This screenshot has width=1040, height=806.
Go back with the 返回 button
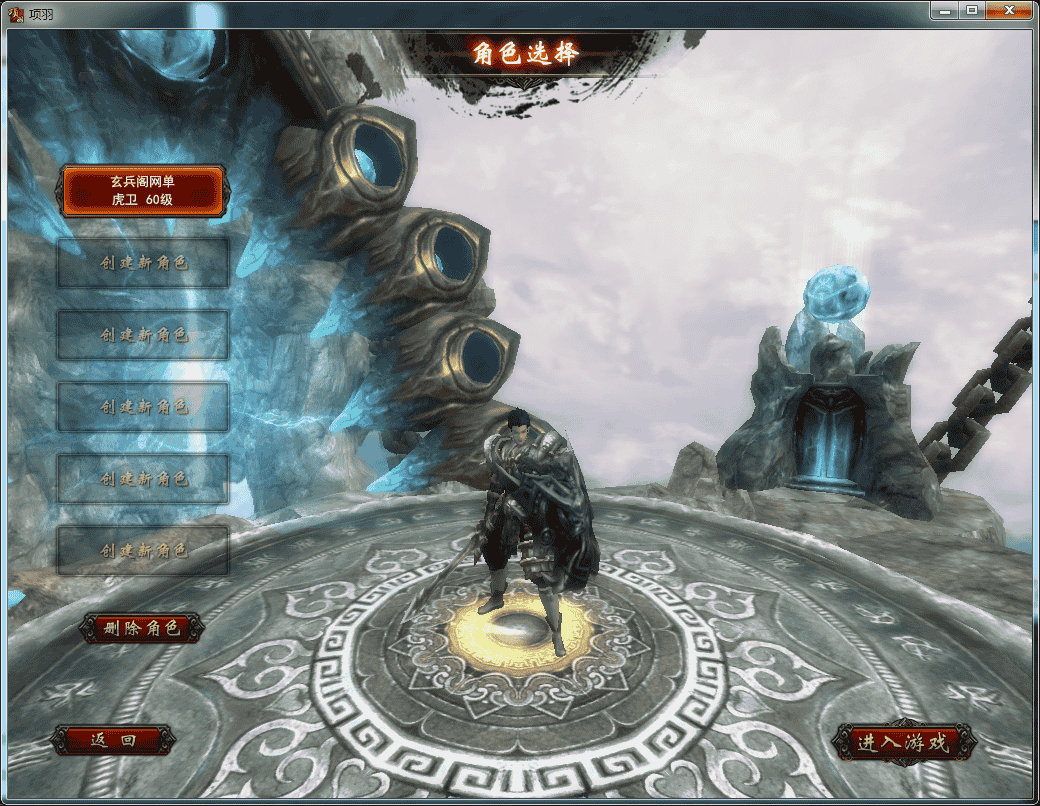[x=113, y=740]
